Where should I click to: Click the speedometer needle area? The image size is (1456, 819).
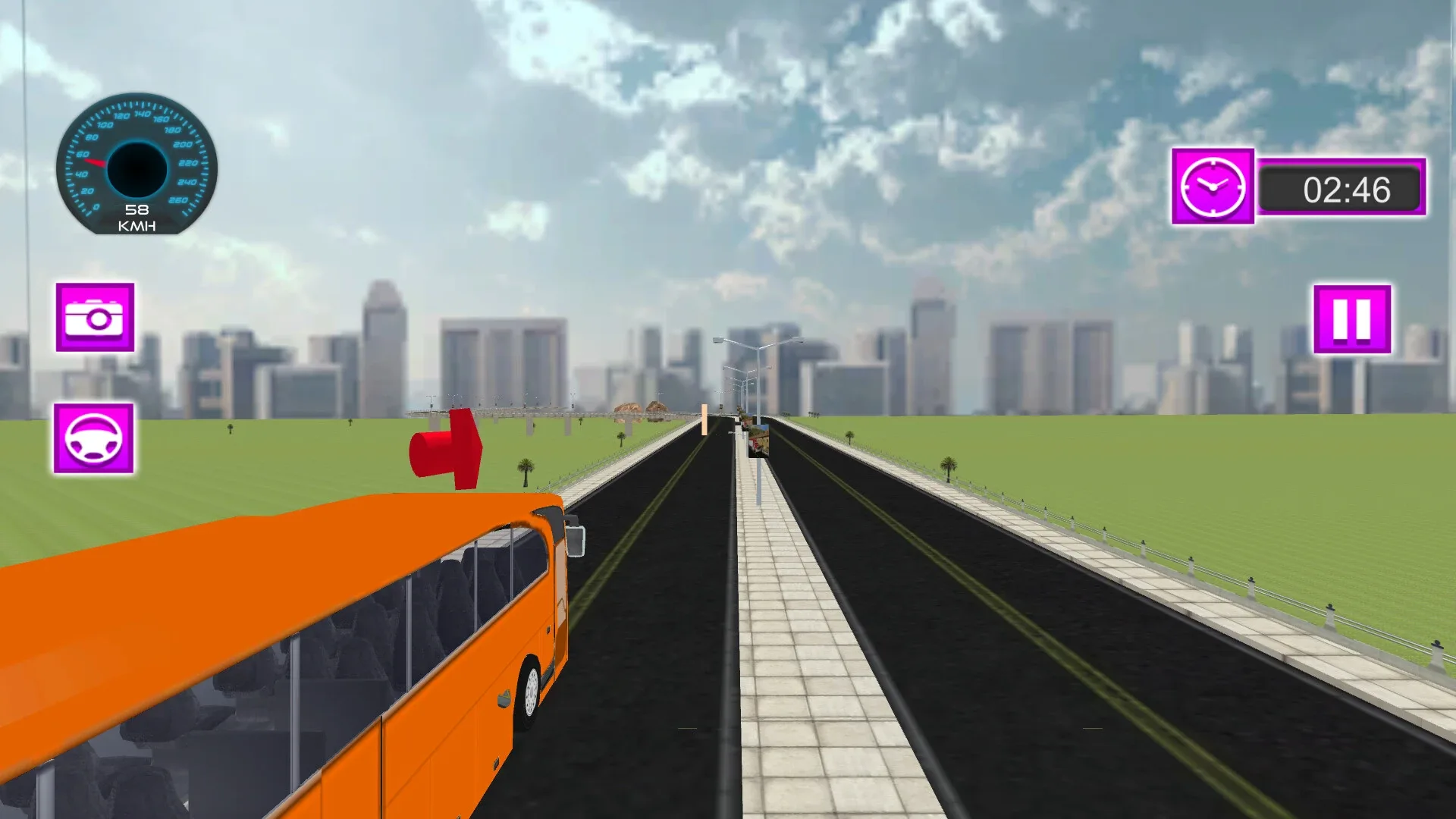pyautogui.click(x=99, y=160)
